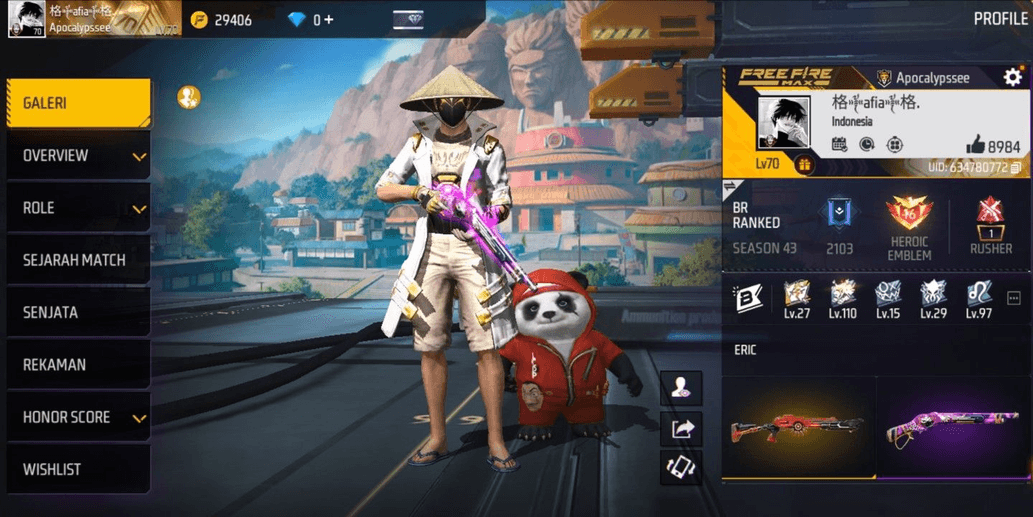Image resolution: width=1033 pixels, height=517 pixels.
Task: Click the gift box icon under avatar
Action: [x=804, y=165]
